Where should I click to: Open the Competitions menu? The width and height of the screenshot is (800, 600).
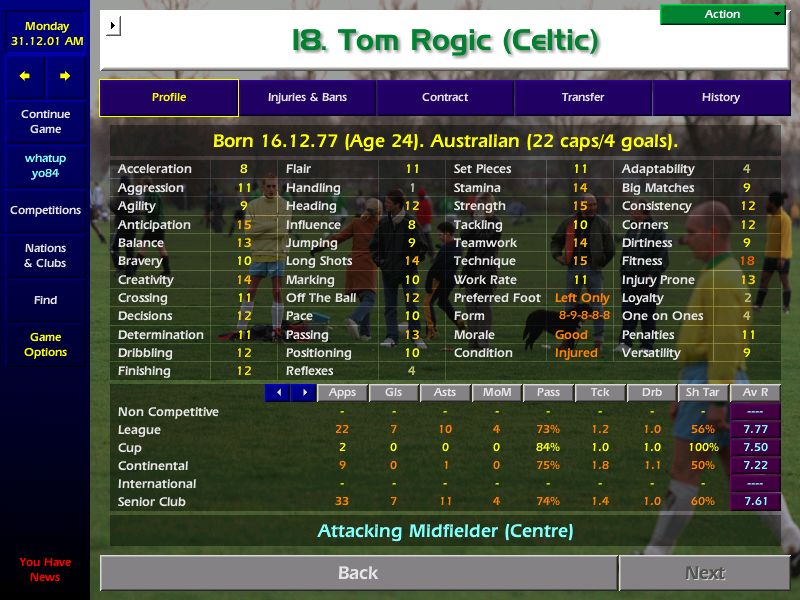click(45, 210)
